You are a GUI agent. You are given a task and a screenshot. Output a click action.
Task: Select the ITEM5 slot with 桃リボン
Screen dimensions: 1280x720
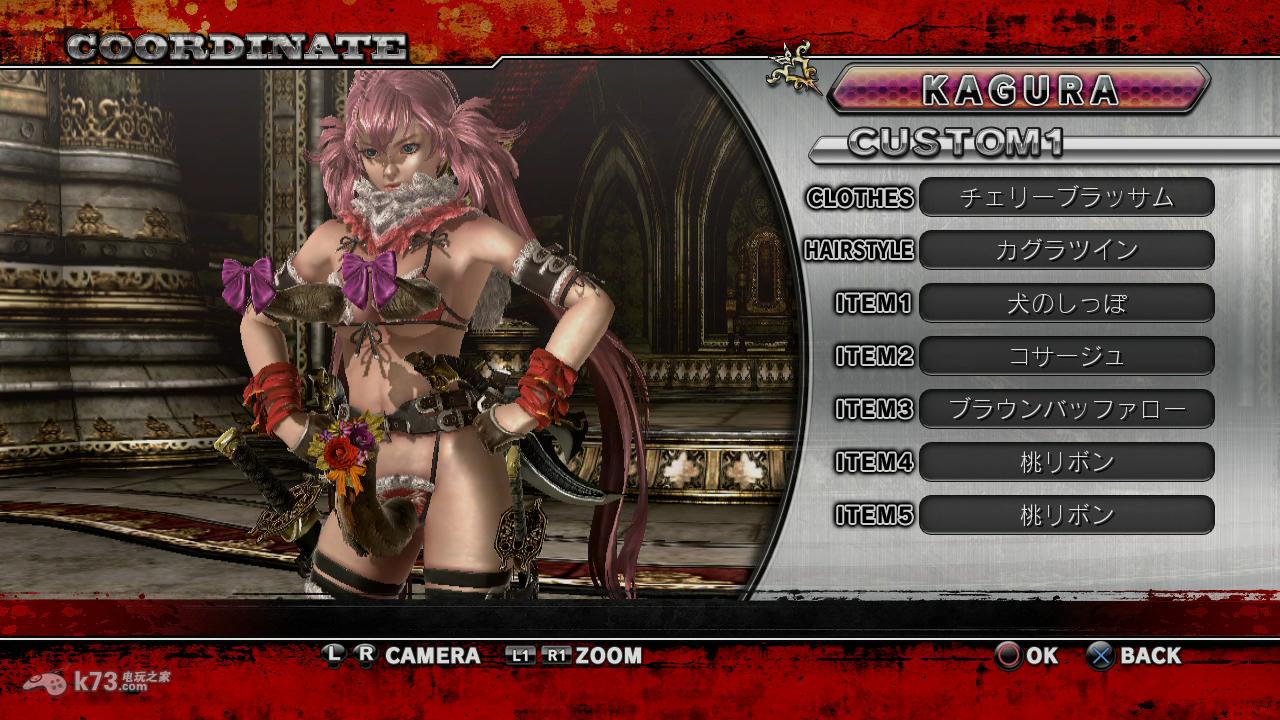pos(1066,515)
